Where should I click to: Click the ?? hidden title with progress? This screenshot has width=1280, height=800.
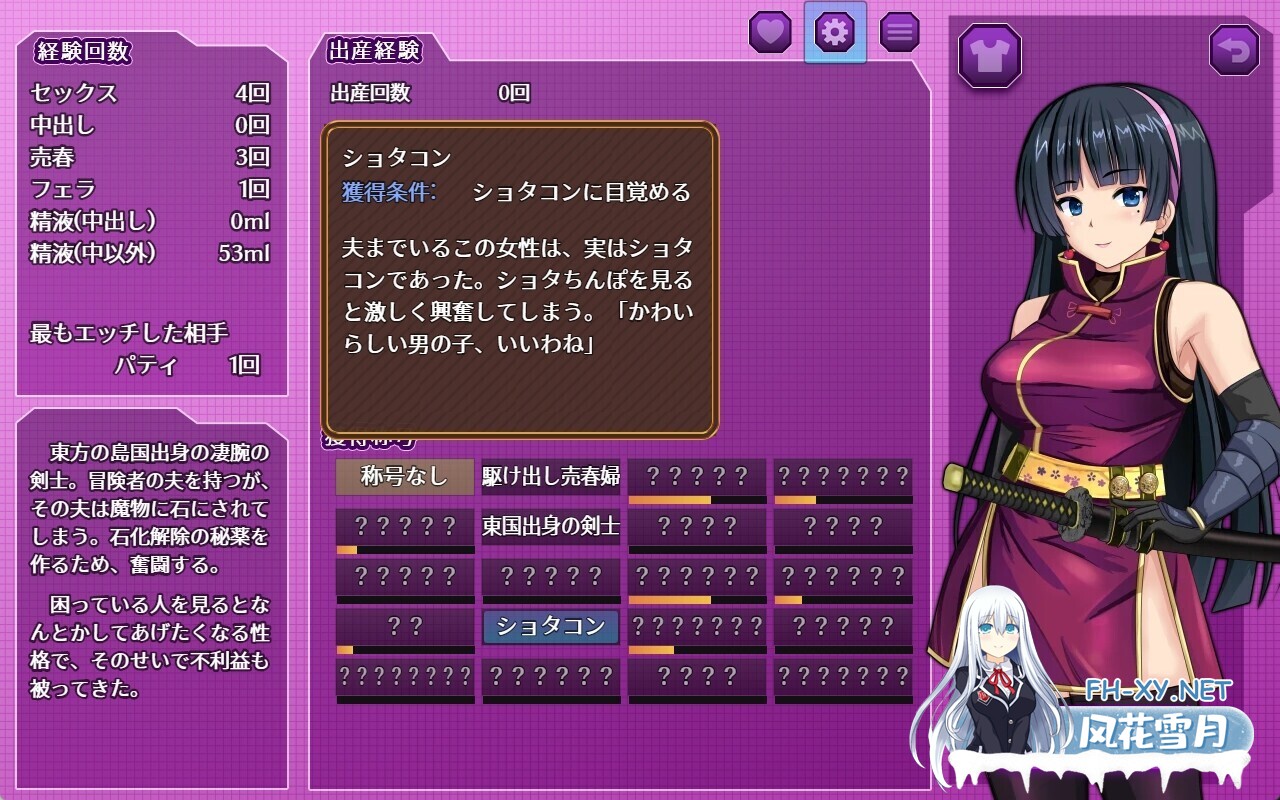tap(404, 627)
